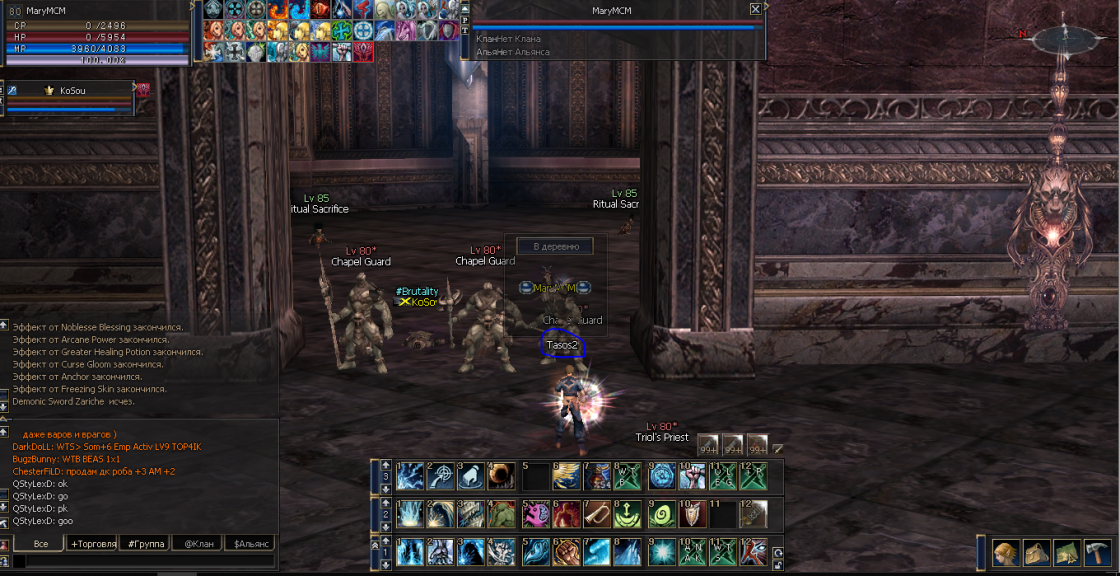This screenshot has width=1120, height=576.
Task: Open the hammer system menu icon
Action: coord(1096,552)
